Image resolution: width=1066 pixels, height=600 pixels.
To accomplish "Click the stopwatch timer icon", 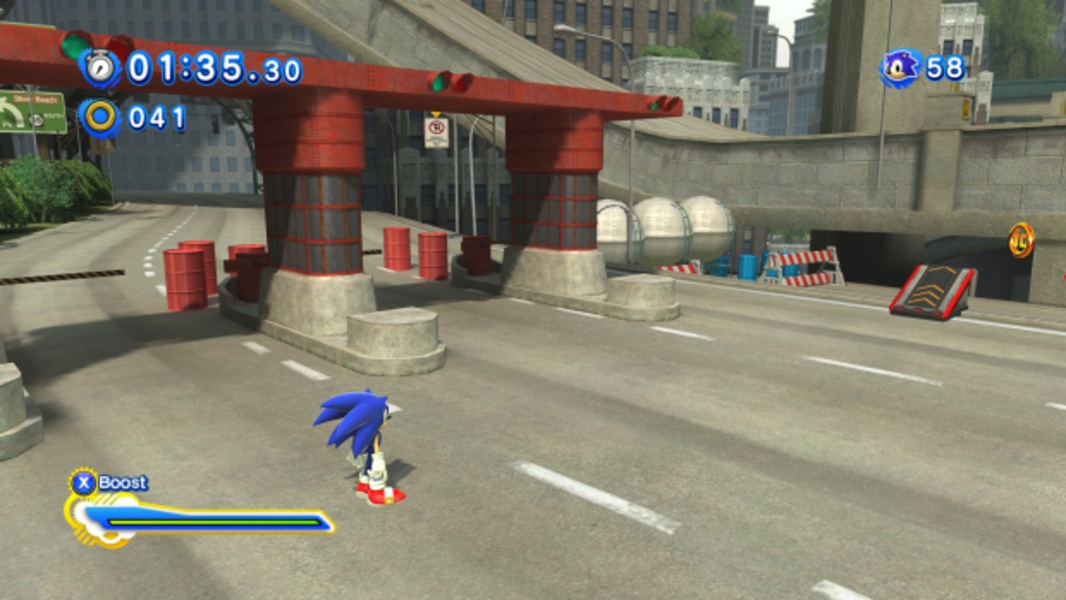I will (x=101, y=68).
